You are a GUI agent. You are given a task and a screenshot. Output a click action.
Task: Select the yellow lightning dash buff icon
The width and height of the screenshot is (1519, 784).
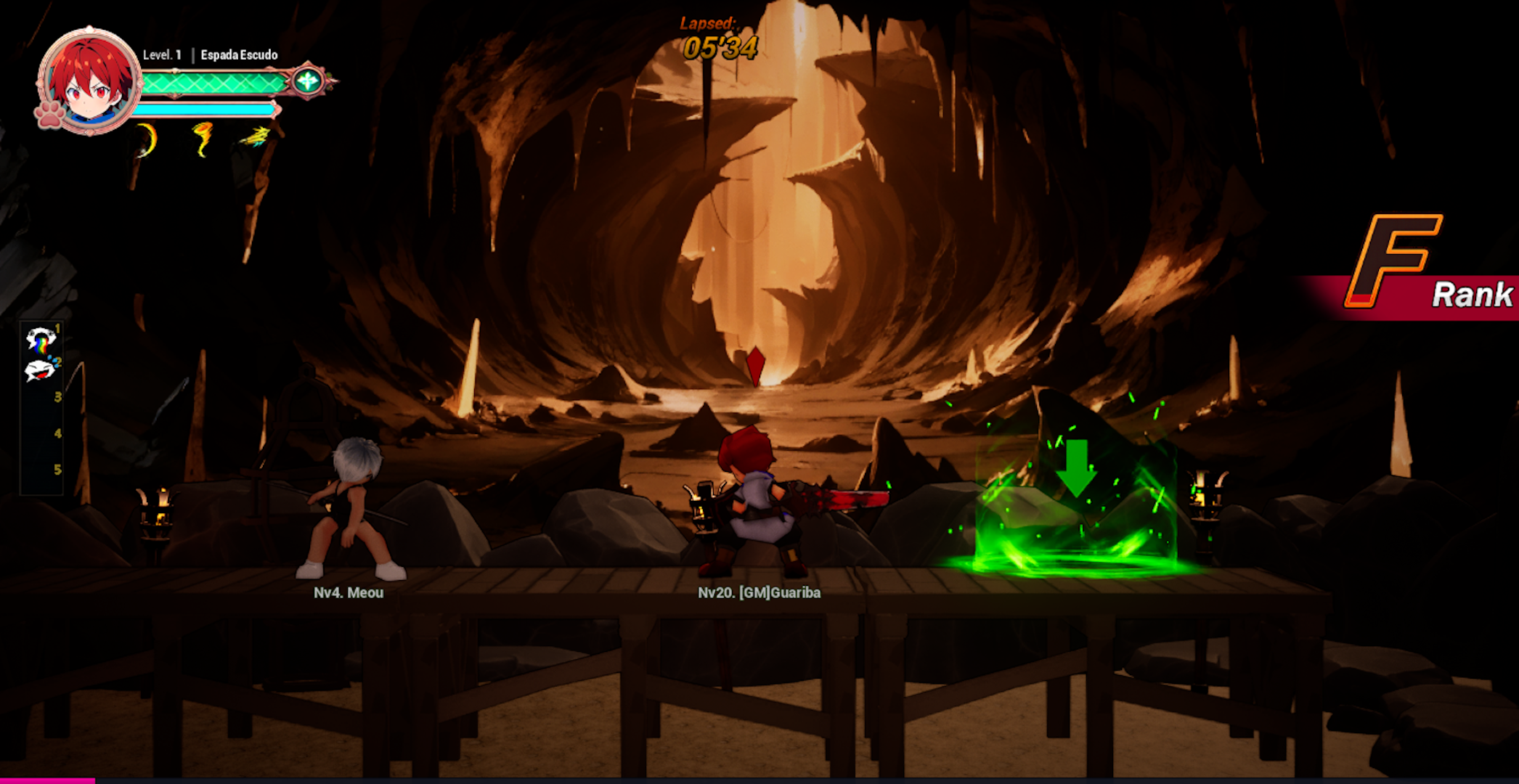click(251, 136)
